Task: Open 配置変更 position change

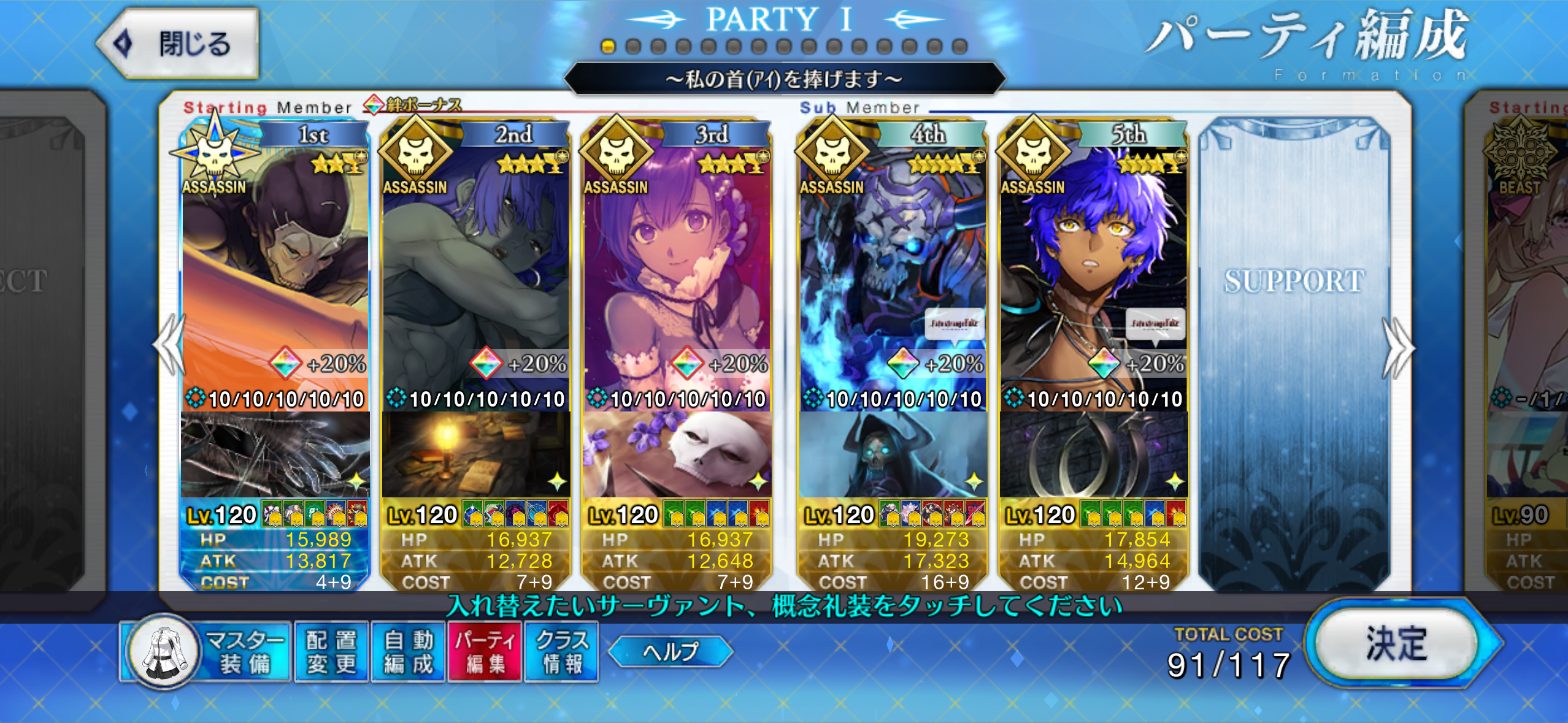Action: click(x=331, y=652)
